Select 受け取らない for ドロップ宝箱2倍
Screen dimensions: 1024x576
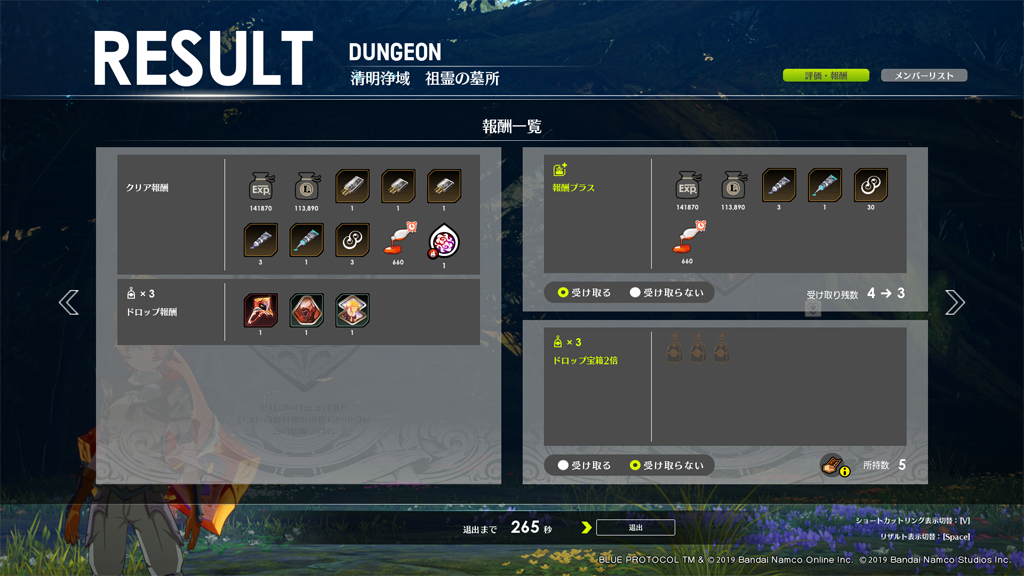point(666,465)
